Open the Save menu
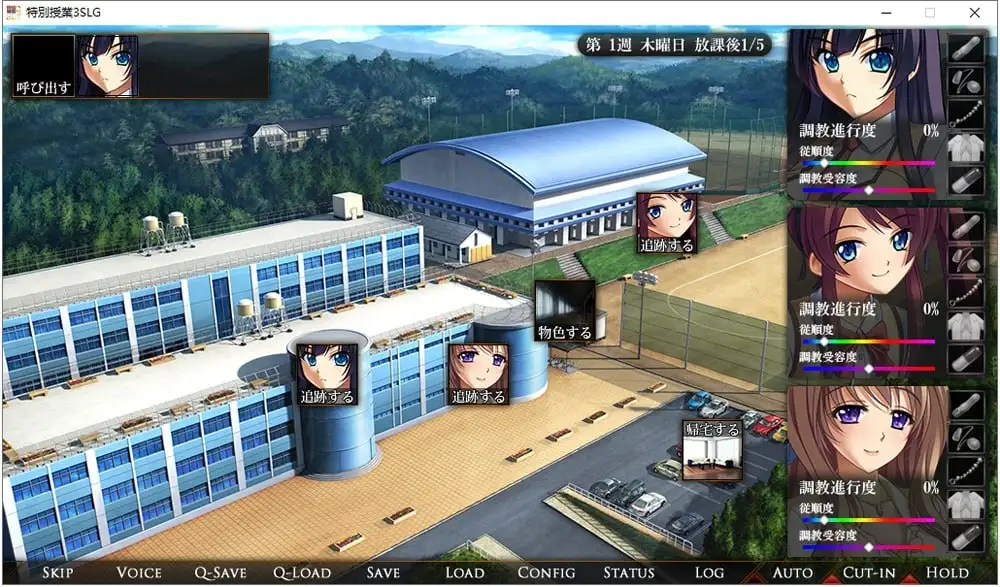This screenshot has width=1000, height=587. pyautogui.click(x=383, y=573)
